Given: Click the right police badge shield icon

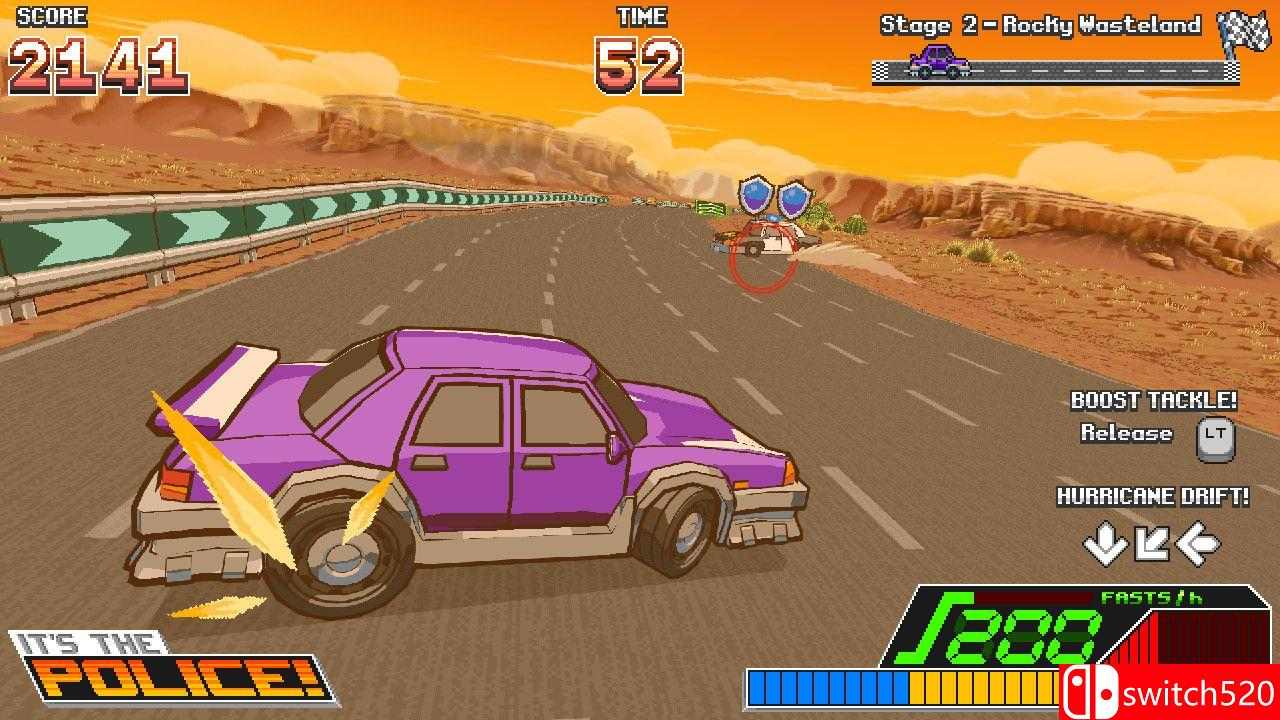Looking at the screenshot, I should click(796, 200).
